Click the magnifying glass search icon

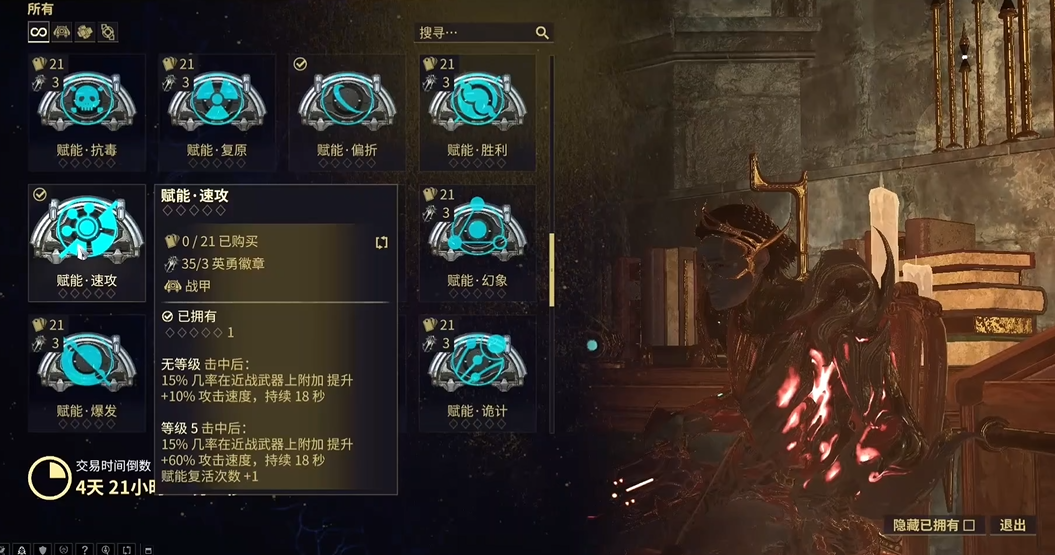coord(542,33)
